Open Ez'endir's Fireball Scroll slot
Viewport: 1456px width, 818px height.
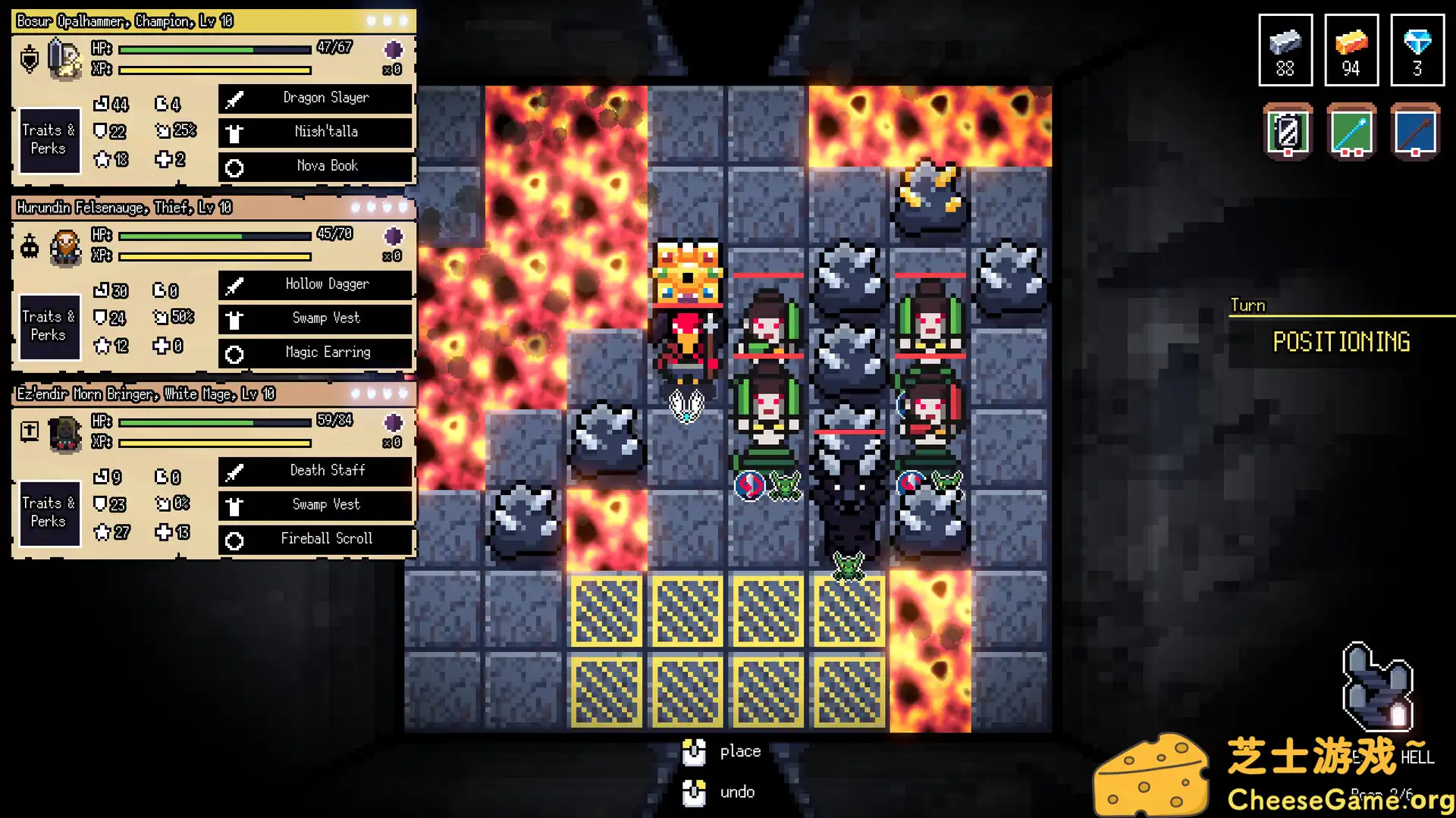(315, 539)
